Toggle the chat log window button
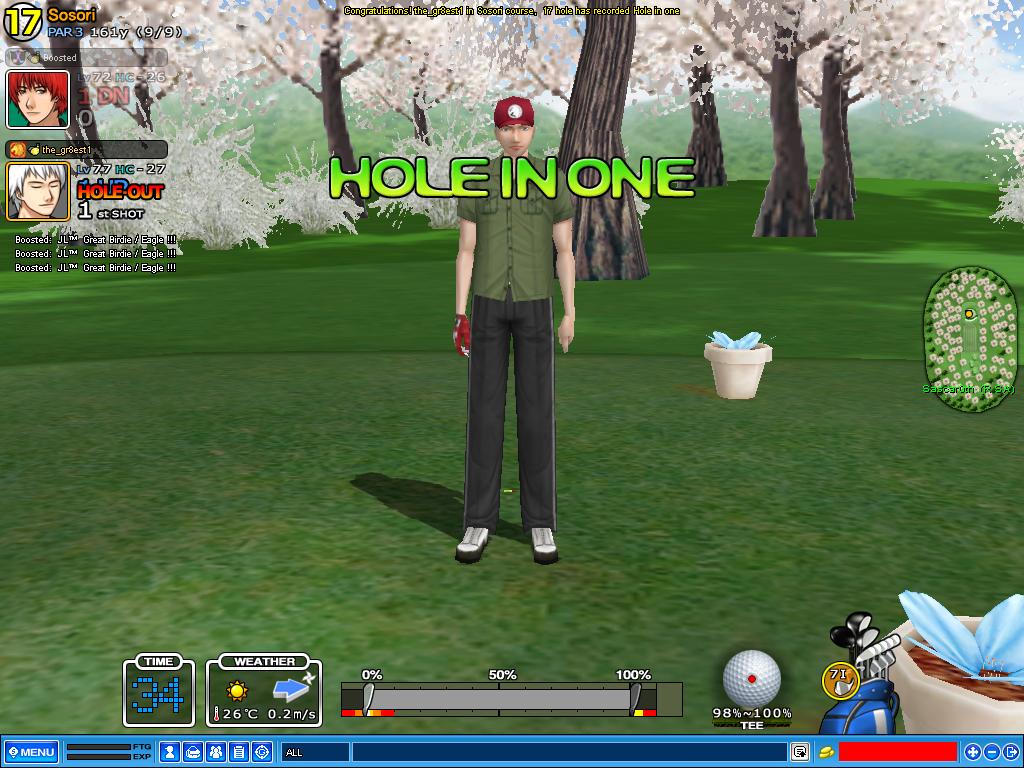This screenshot has height=768, width=1024. pos(800,752)
